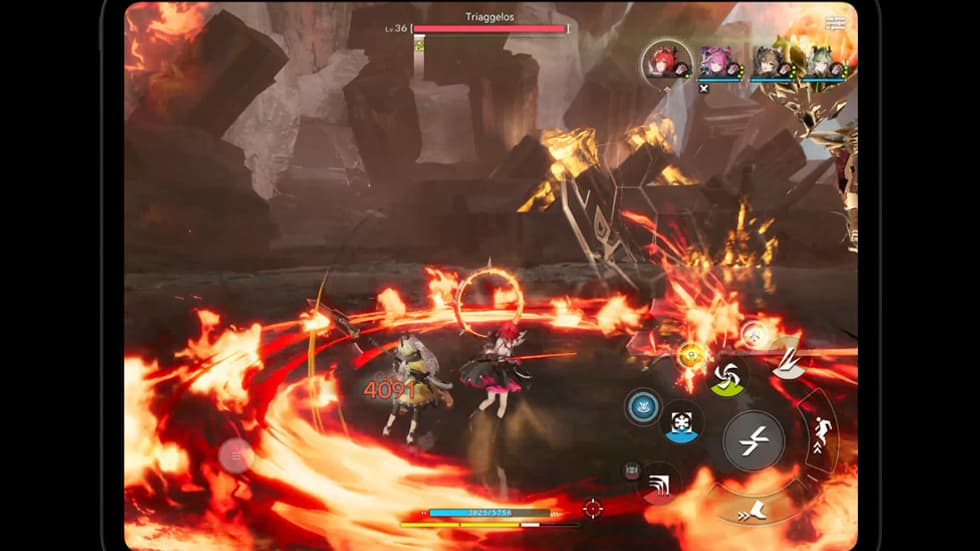Switch to the pink-haired party member
The image size is (980, 551).
(716, 62)
